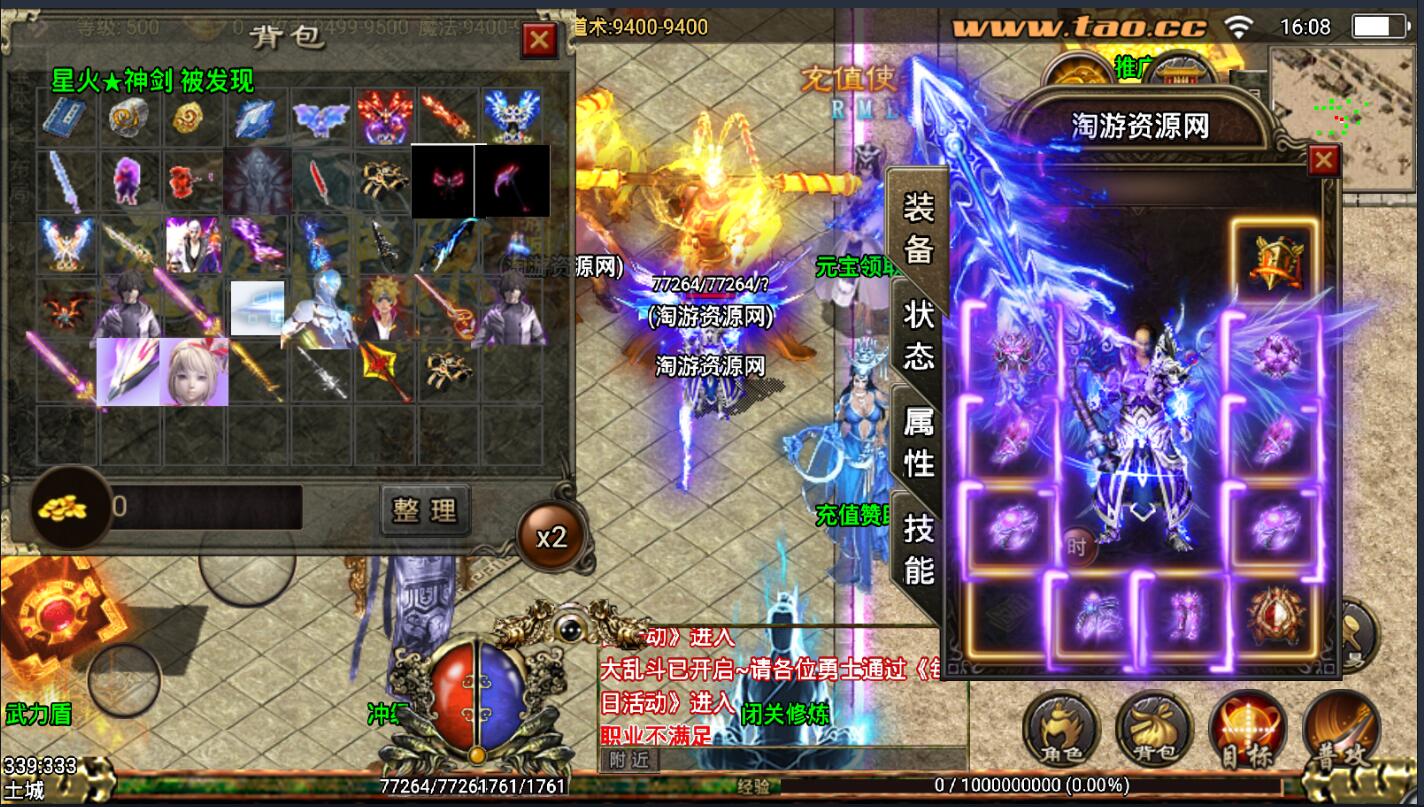Activate the 目标 target button
This screenshot has width=1424, height=807.
1247,732
